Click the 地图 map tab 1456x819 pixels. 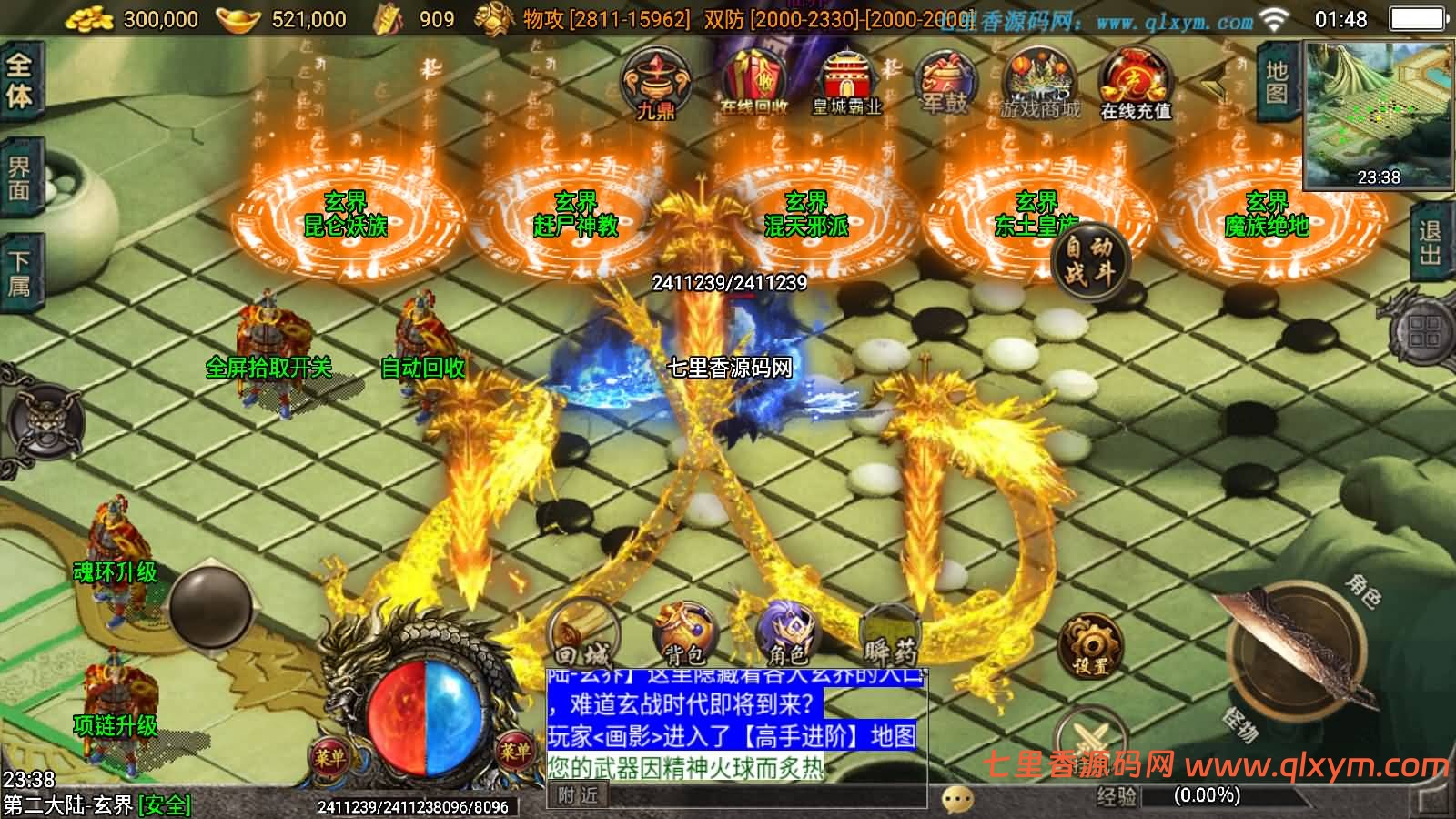click(x=1278, y=81)
